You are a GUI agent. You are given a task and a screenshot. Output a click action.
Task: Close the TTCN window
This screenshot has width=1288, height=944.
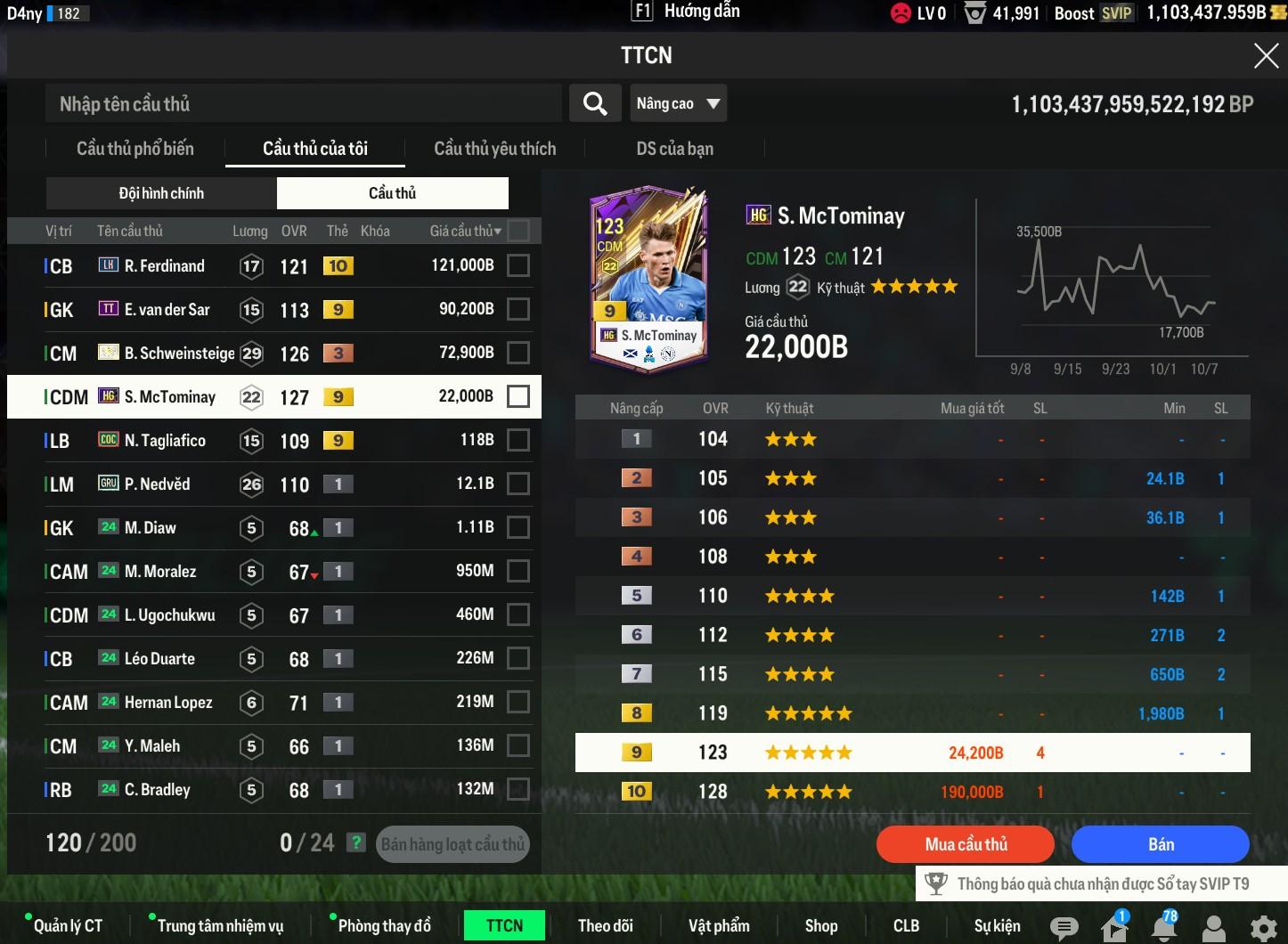point(1266,56)
